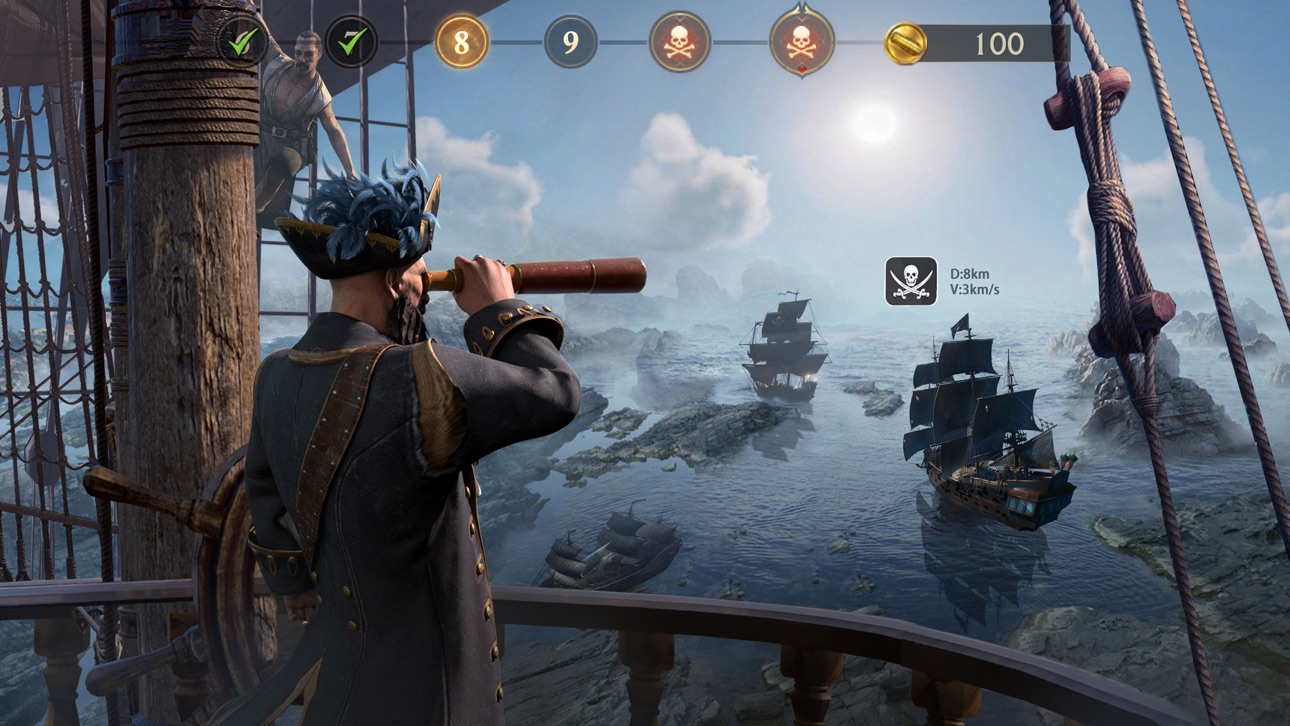Open the ornate boss skull stage
1290x726 pixels.
coord(801,42)
